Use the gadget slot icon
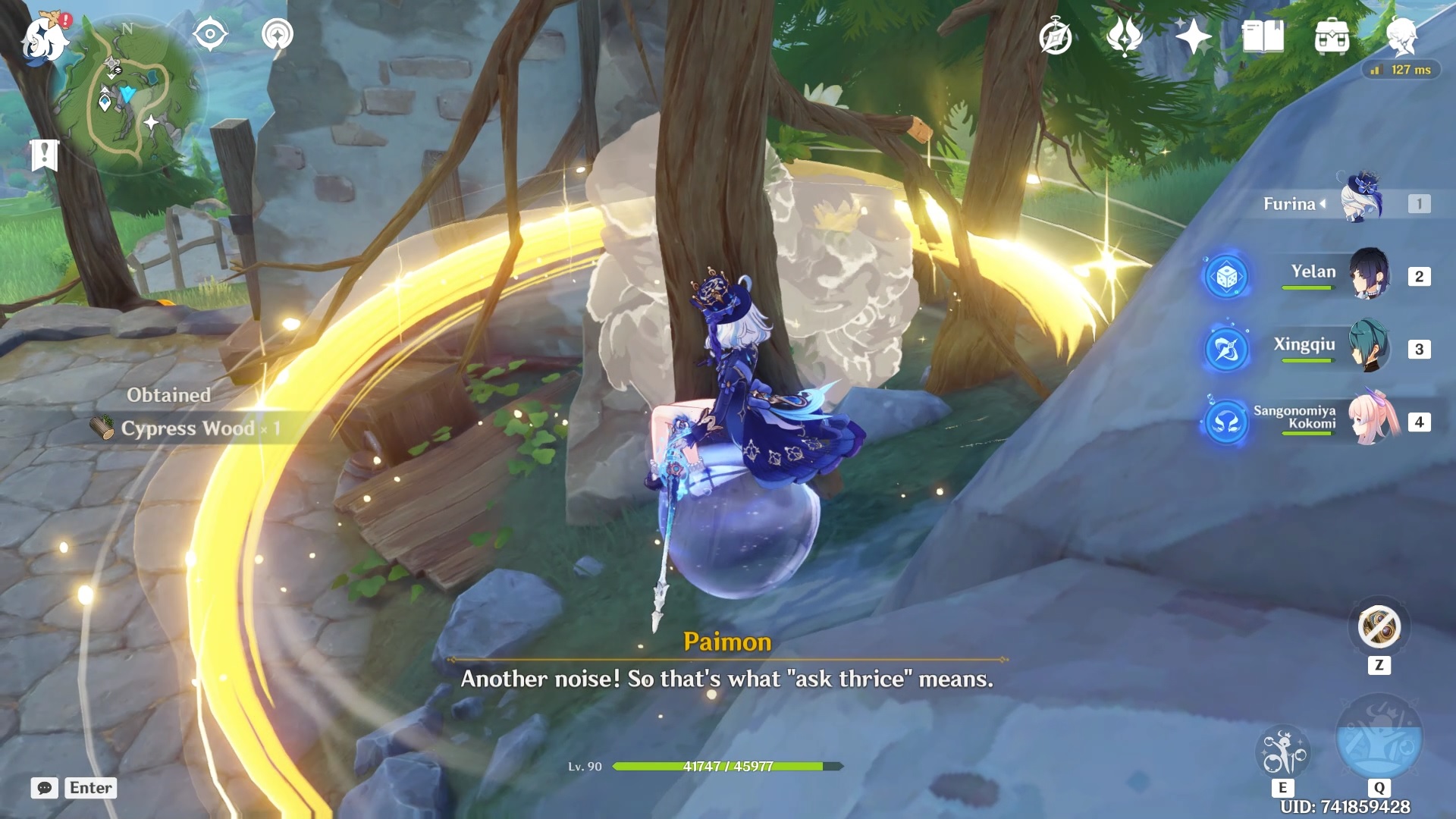 point(1379,628)
